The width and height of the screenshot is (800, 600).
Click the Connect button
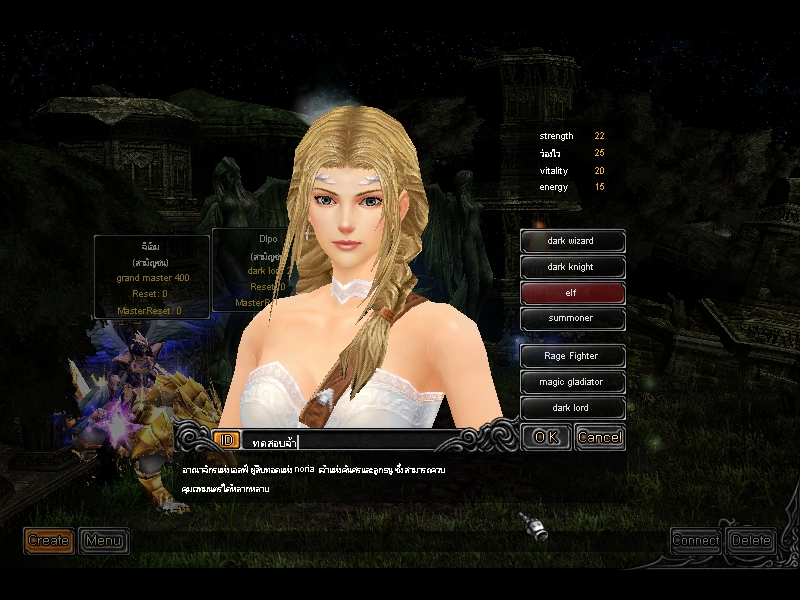[x=696, y=540]
